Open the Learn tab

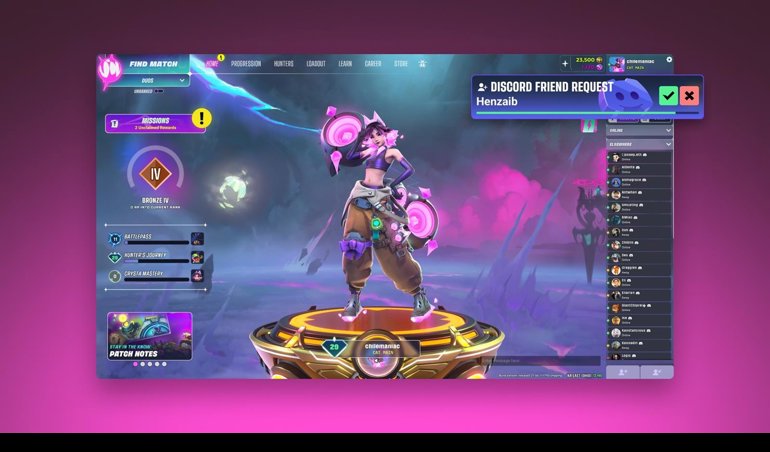click(345, 64)
